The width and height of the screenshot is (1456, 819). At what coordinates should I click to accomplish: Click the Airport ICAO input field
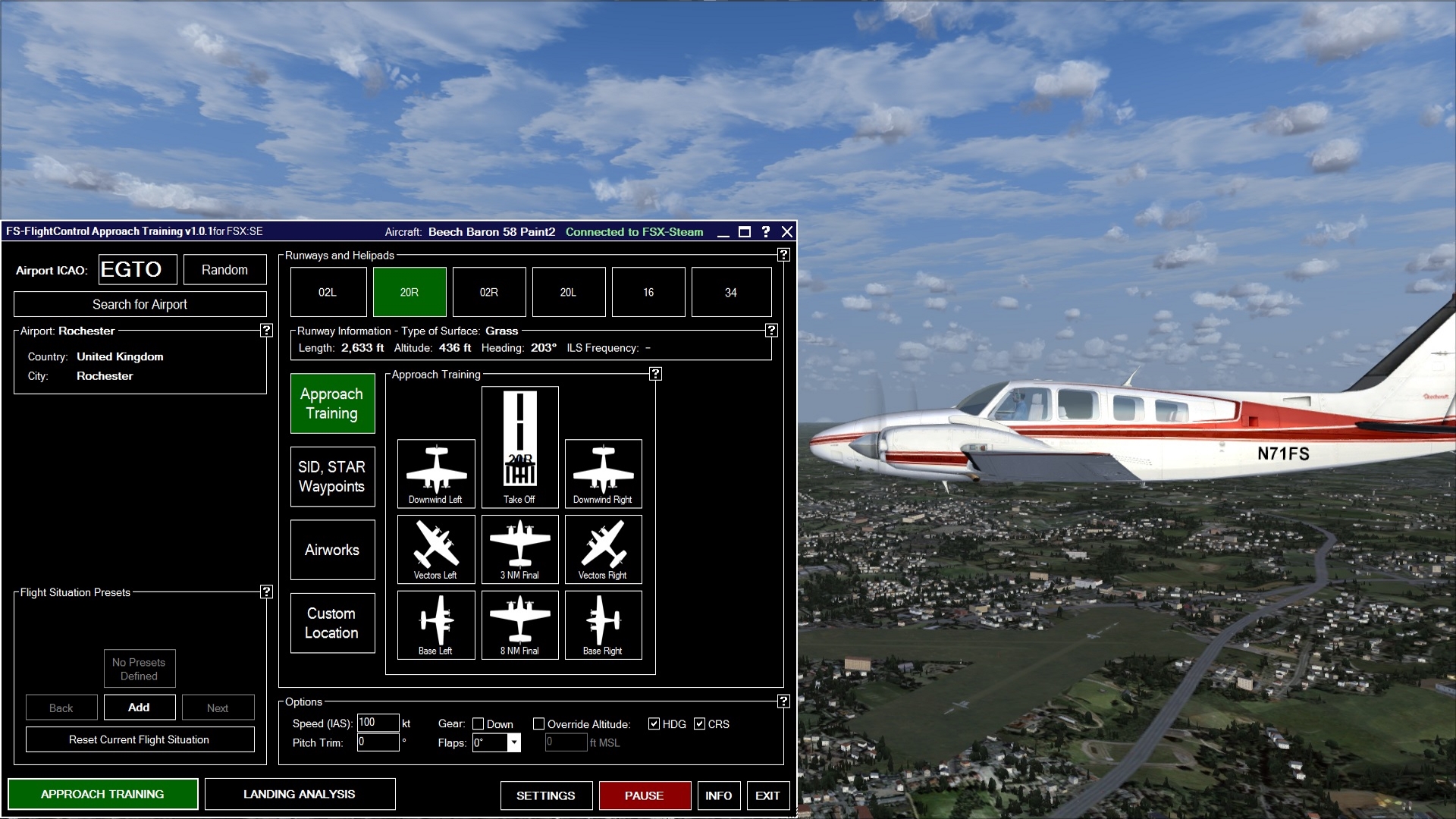tap(137, 269)
